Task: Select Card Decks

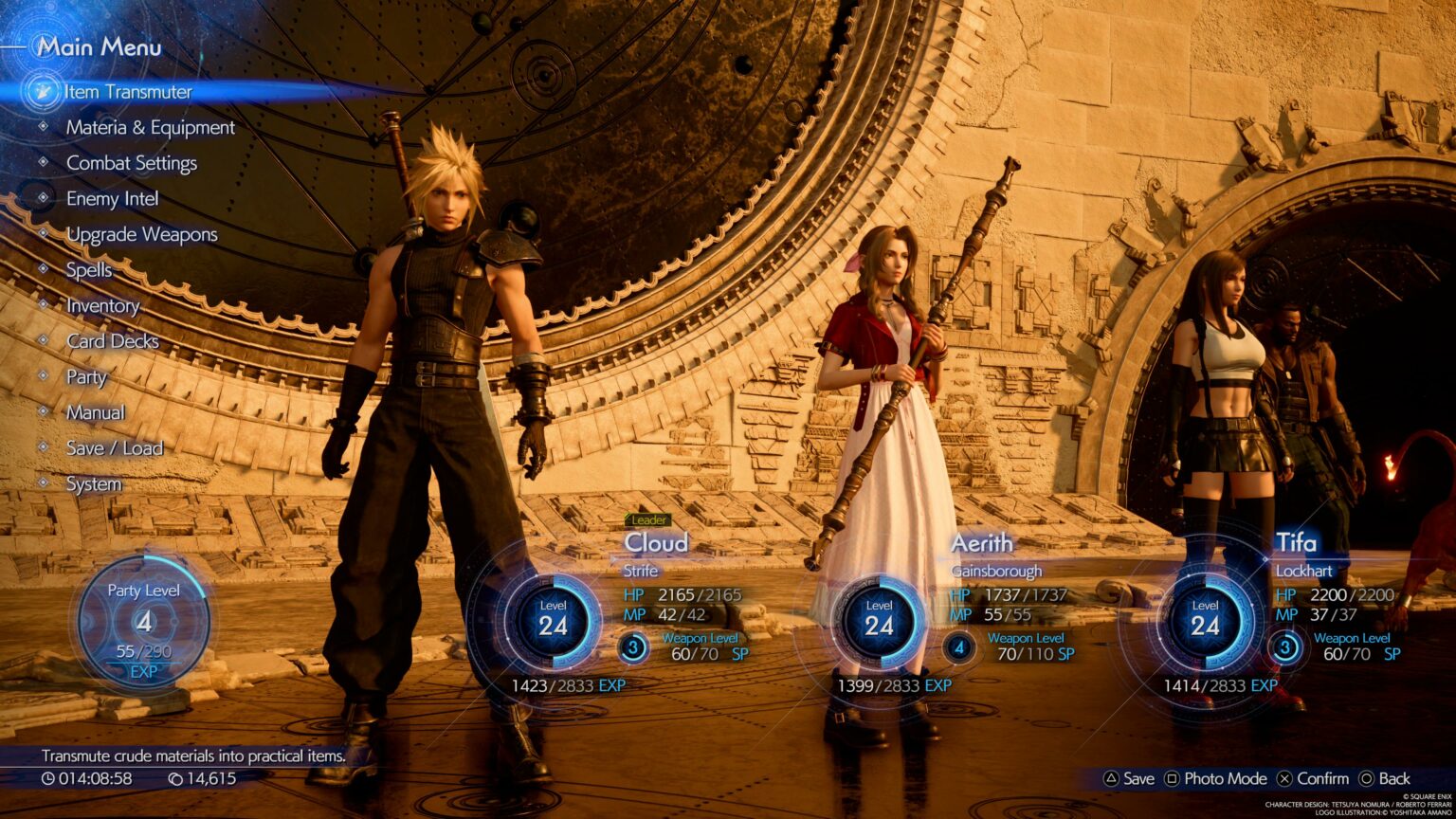Action: tap(112, 341)
